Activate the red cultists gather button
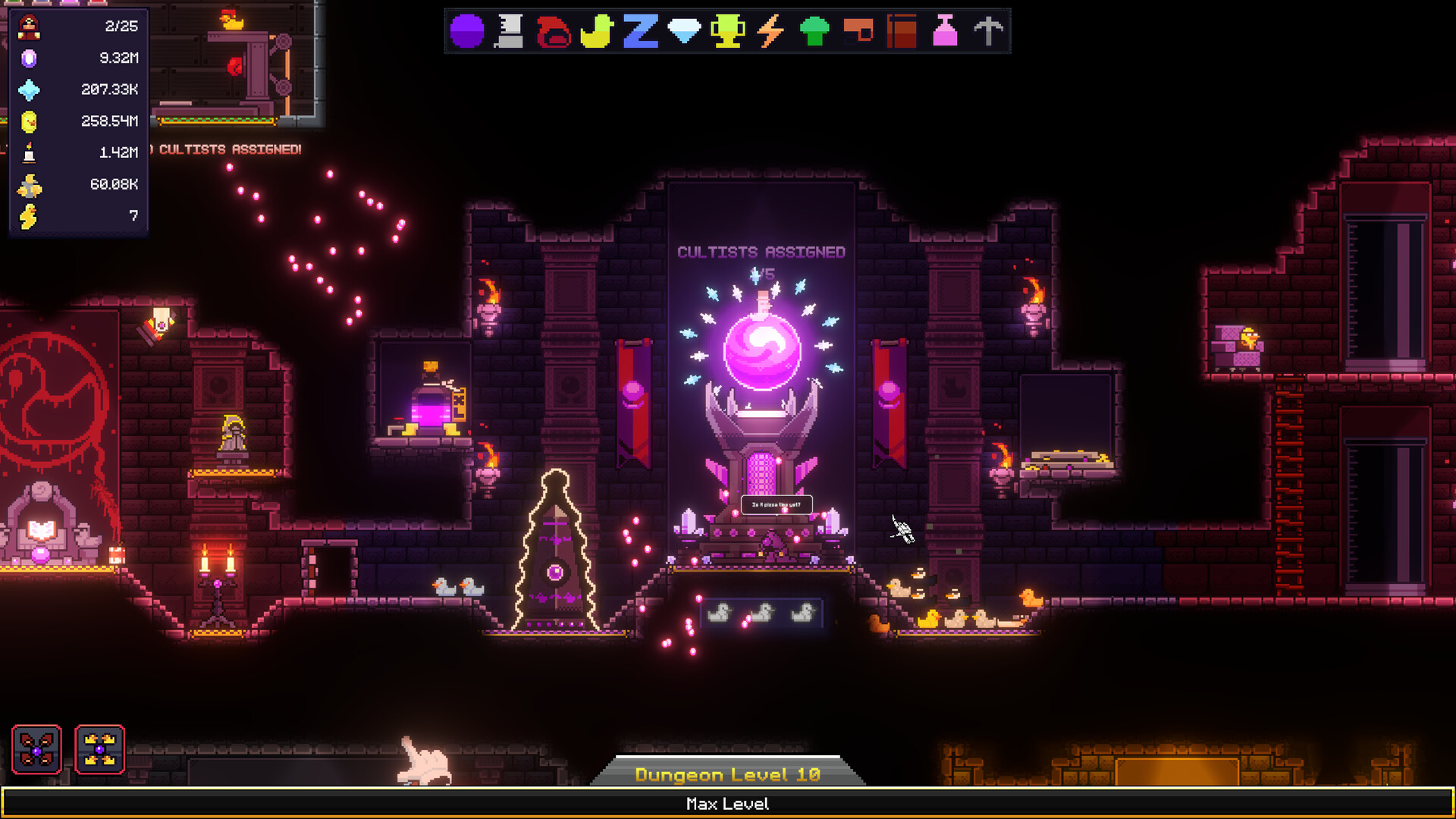Viewport: 1456px width, 819px height. (x=36, y=749)
